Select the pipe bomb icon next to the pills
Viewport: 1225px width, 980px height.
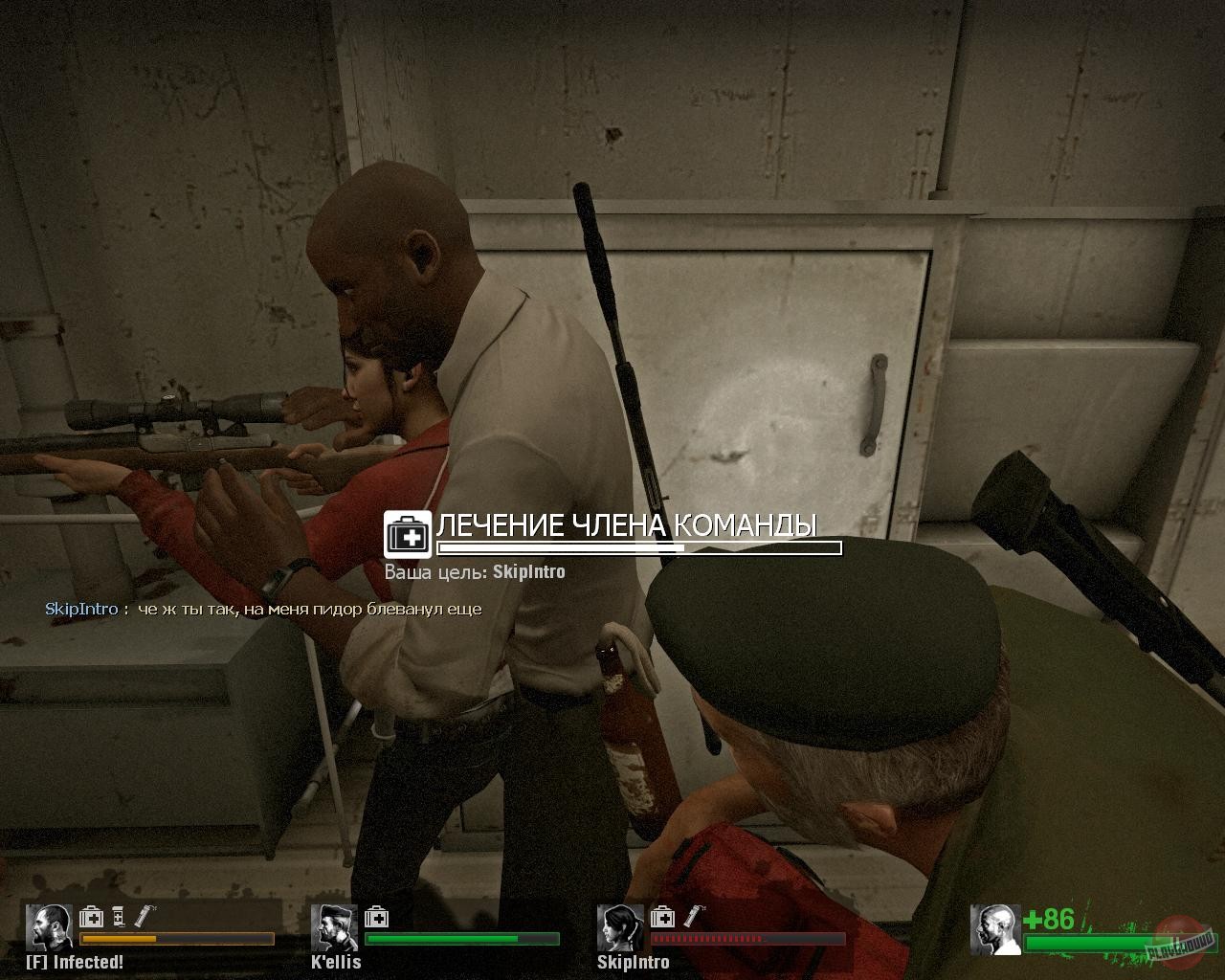(142, 918)
